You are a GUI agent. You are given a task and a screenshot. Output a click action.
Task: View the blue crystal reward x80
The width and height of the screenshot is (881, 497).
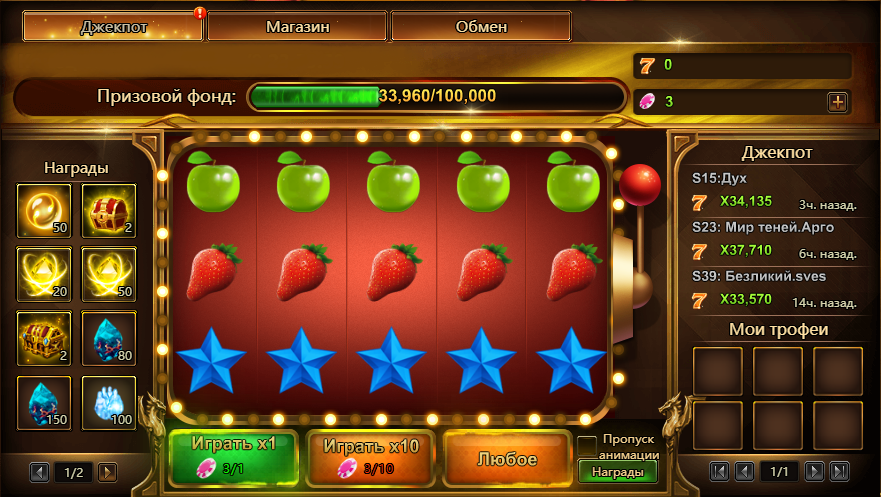[107, 338]
